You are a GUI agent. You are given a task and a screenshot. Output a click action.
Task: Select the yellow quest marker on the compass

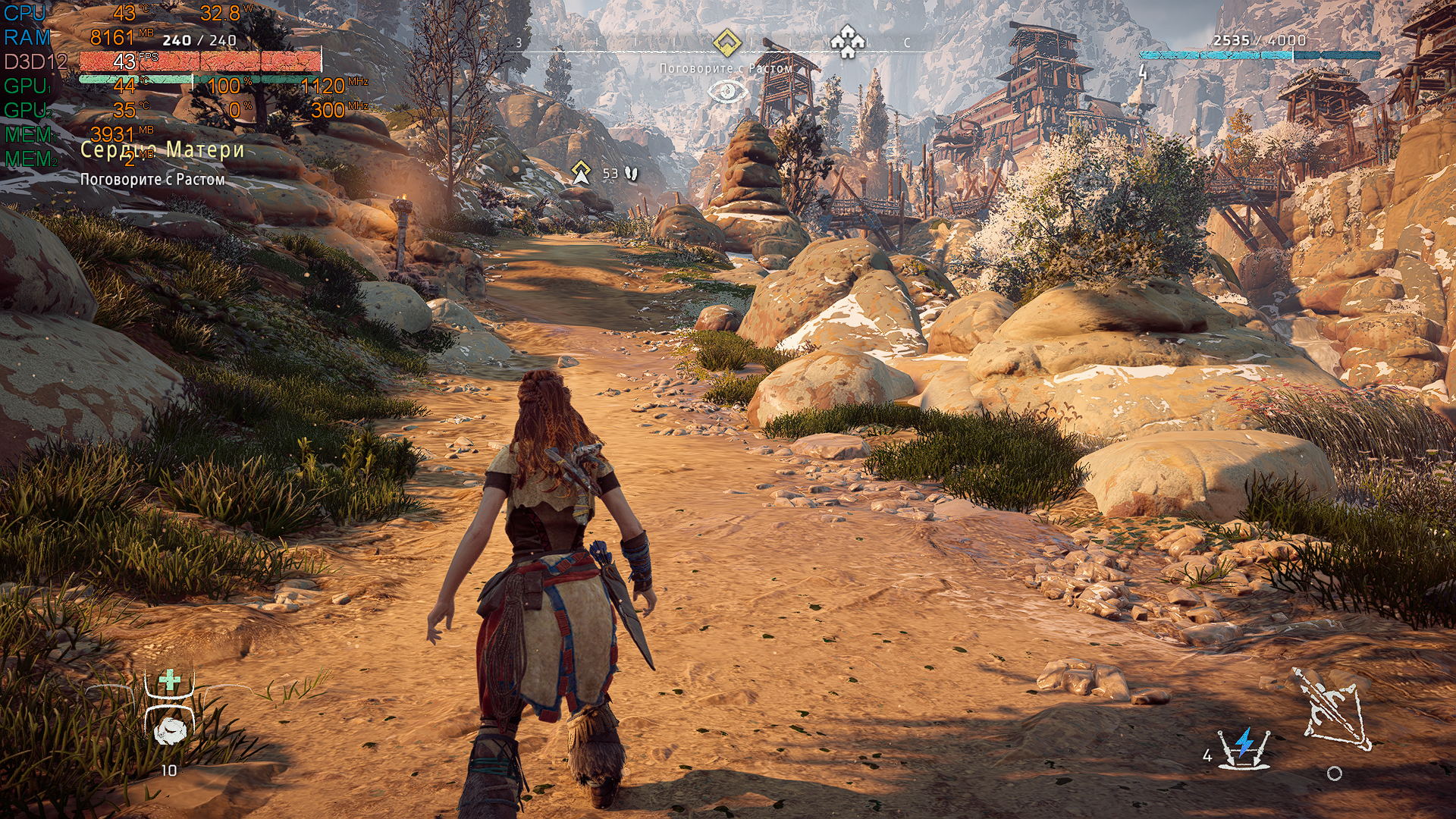pos(726,42)
